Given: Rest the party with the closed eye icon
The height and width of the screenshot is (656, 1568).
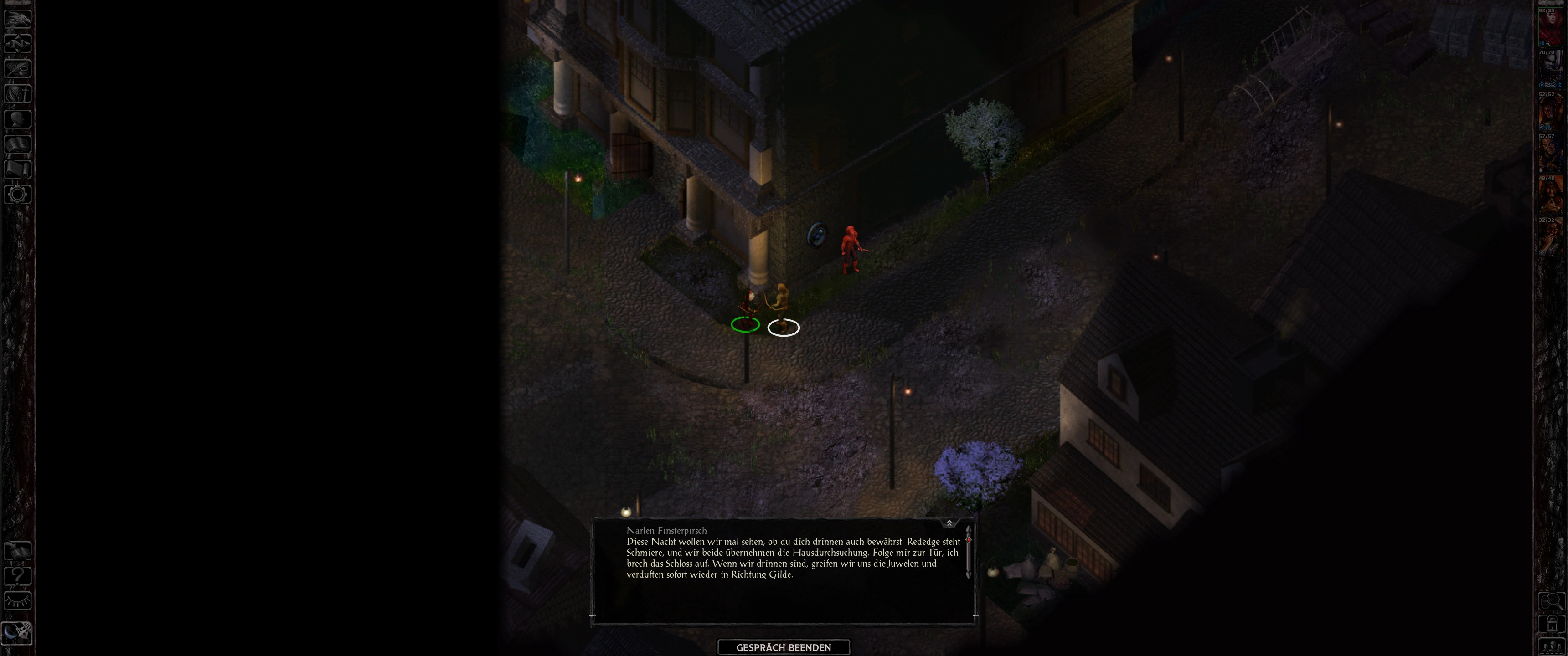Looking at the screenshot, I should point(18,601).
